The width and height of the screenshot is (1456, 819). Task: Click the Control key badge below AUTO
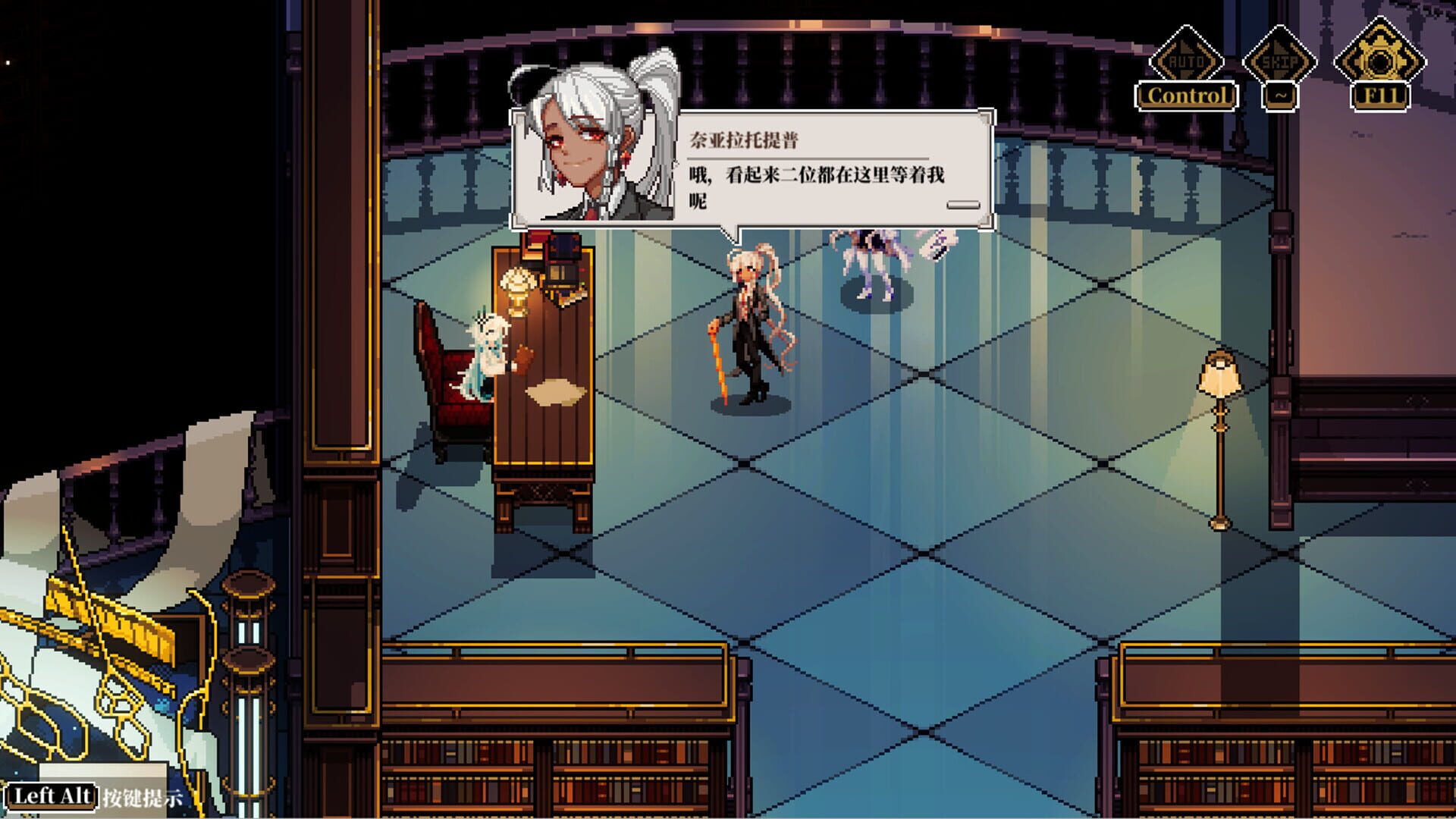pyautogui.click(x=1187, y=96)
